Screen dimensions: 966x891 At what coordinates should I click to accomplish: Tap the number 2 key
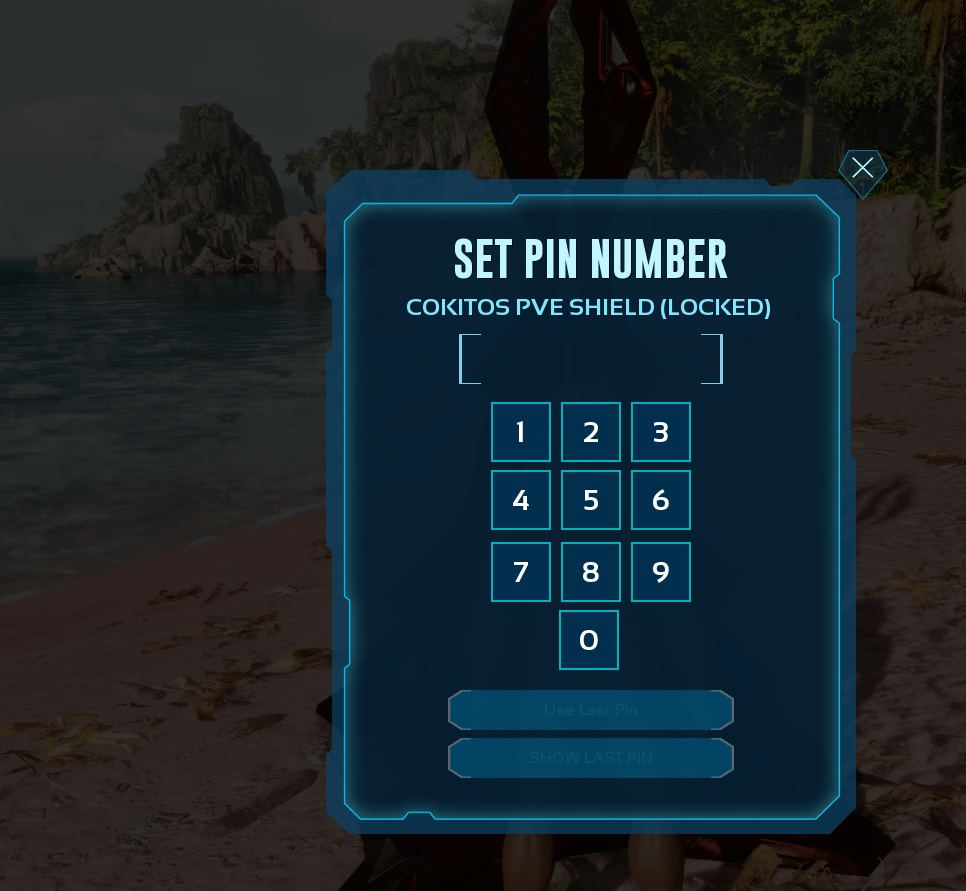[591, 432]
